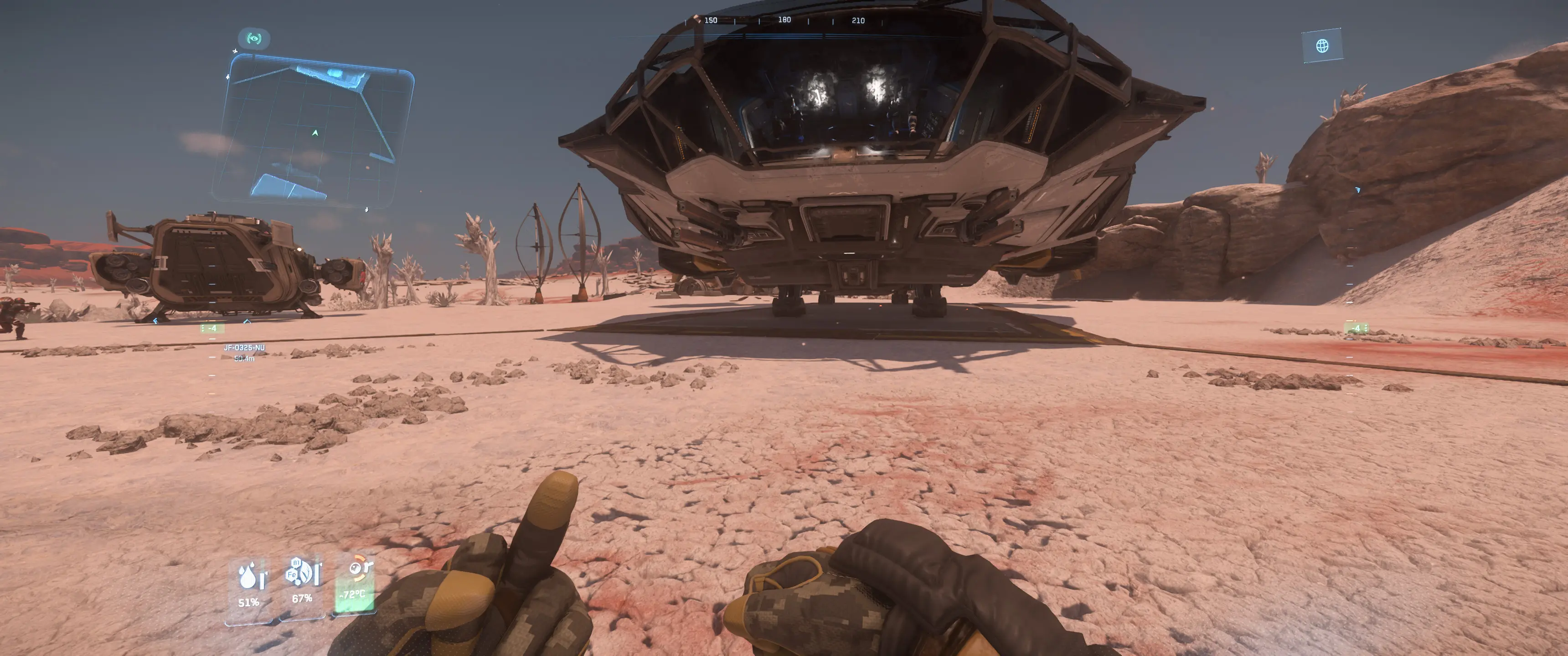
Task: Select the JF-0325-NU distance marker
Action: point(244,352)
